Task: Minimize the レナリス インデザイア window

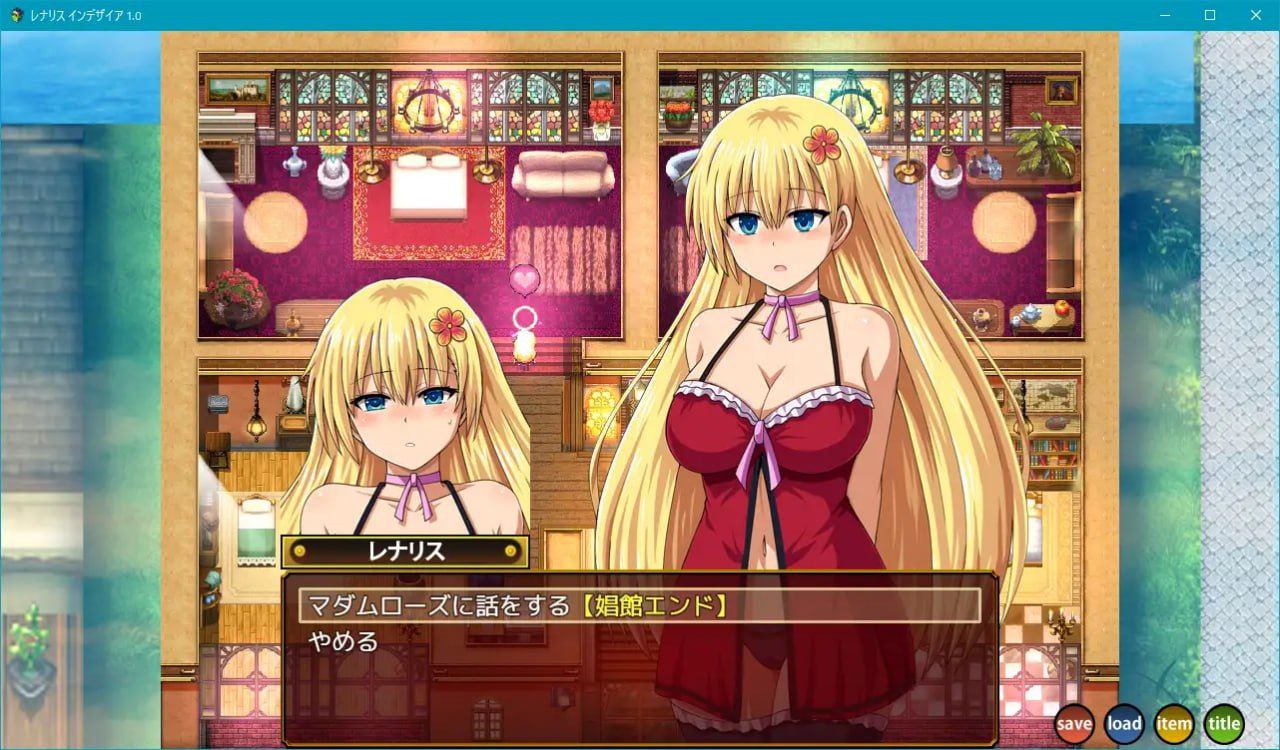Action: tap(1166, 15)
